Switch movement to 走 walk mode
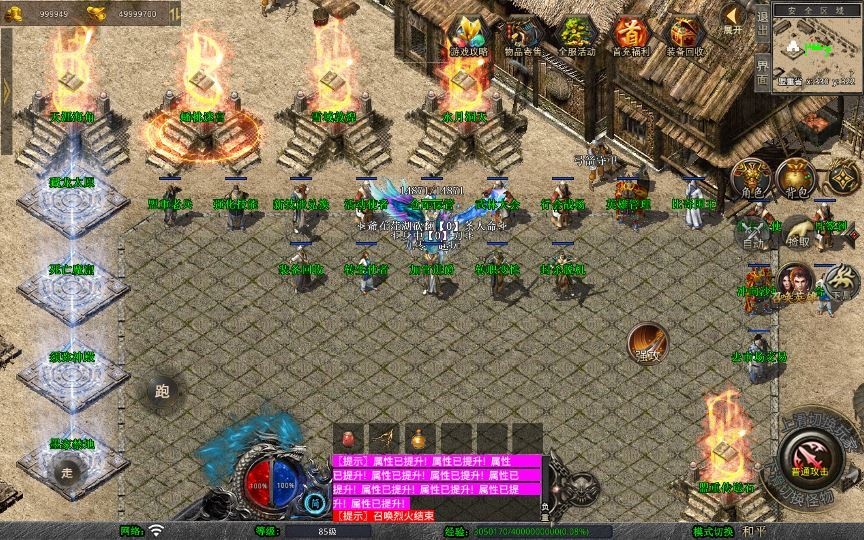 [68, 471]
